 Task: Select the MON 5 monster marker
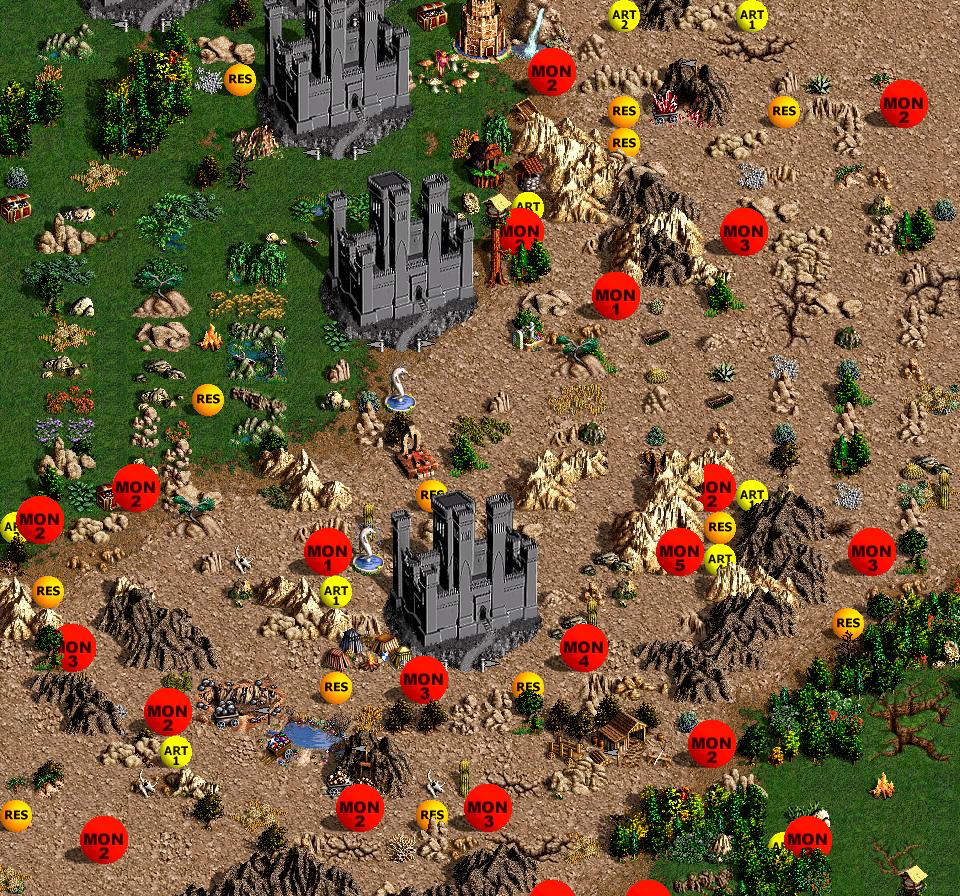[x=680, y=552]
